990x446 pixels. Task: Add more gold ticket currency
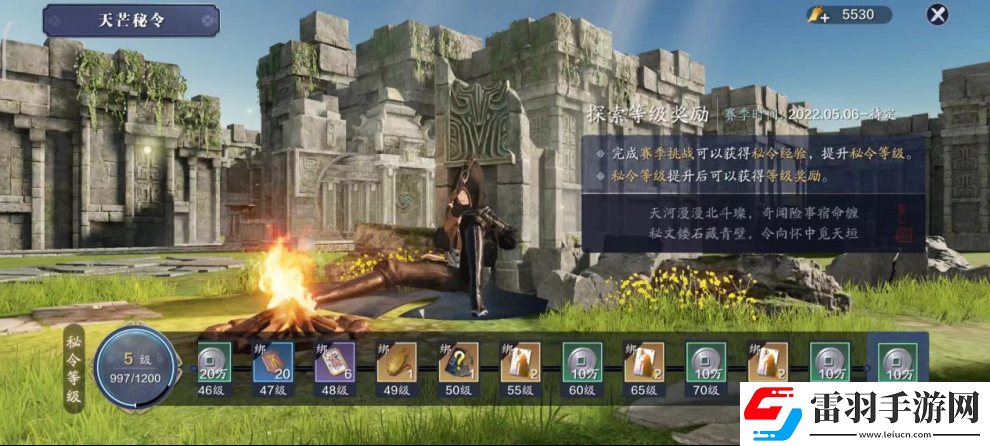tap(819, 15)
